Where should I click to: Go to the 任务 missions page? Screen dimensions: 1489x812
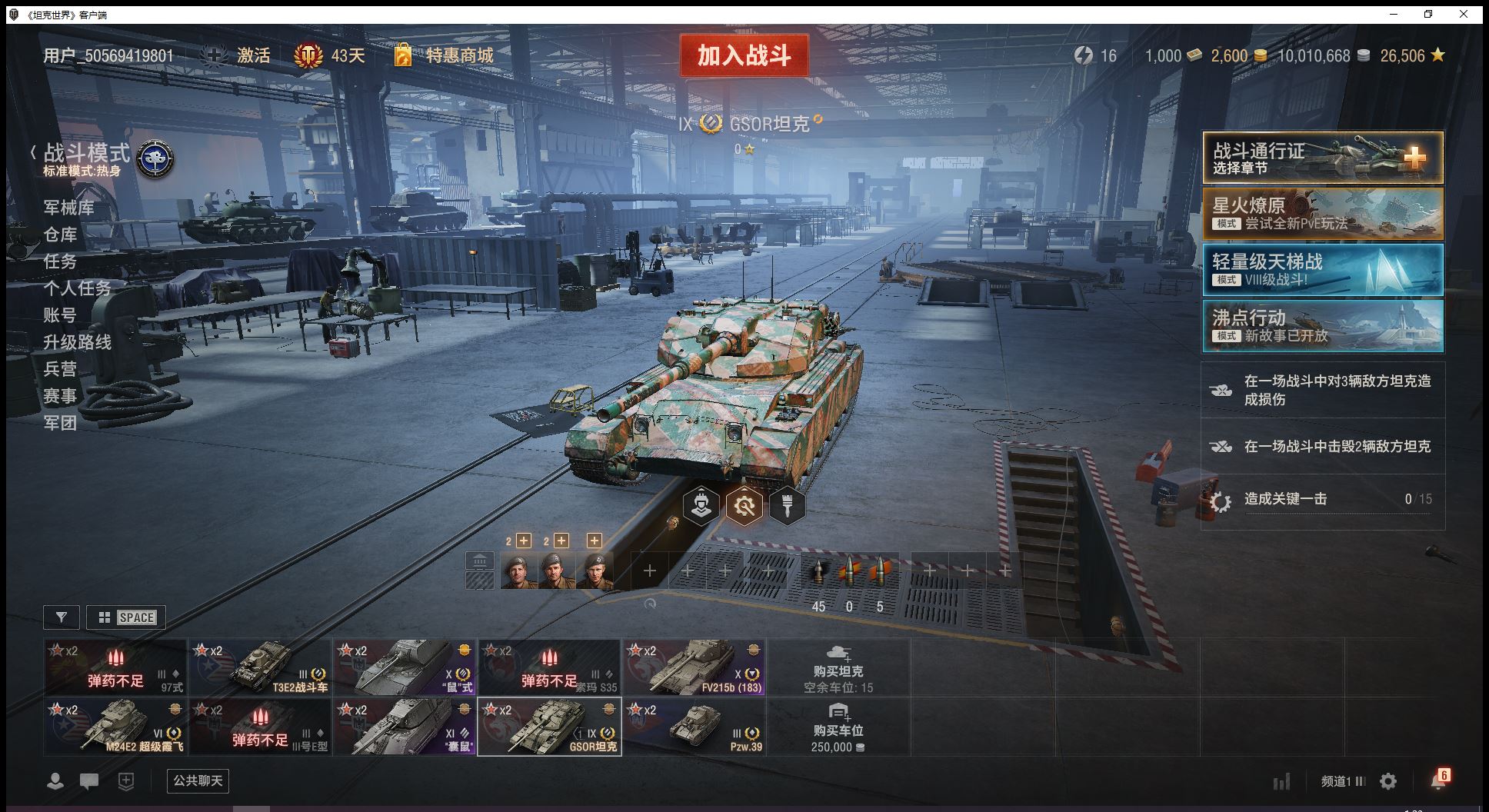[x=60, y=261]
